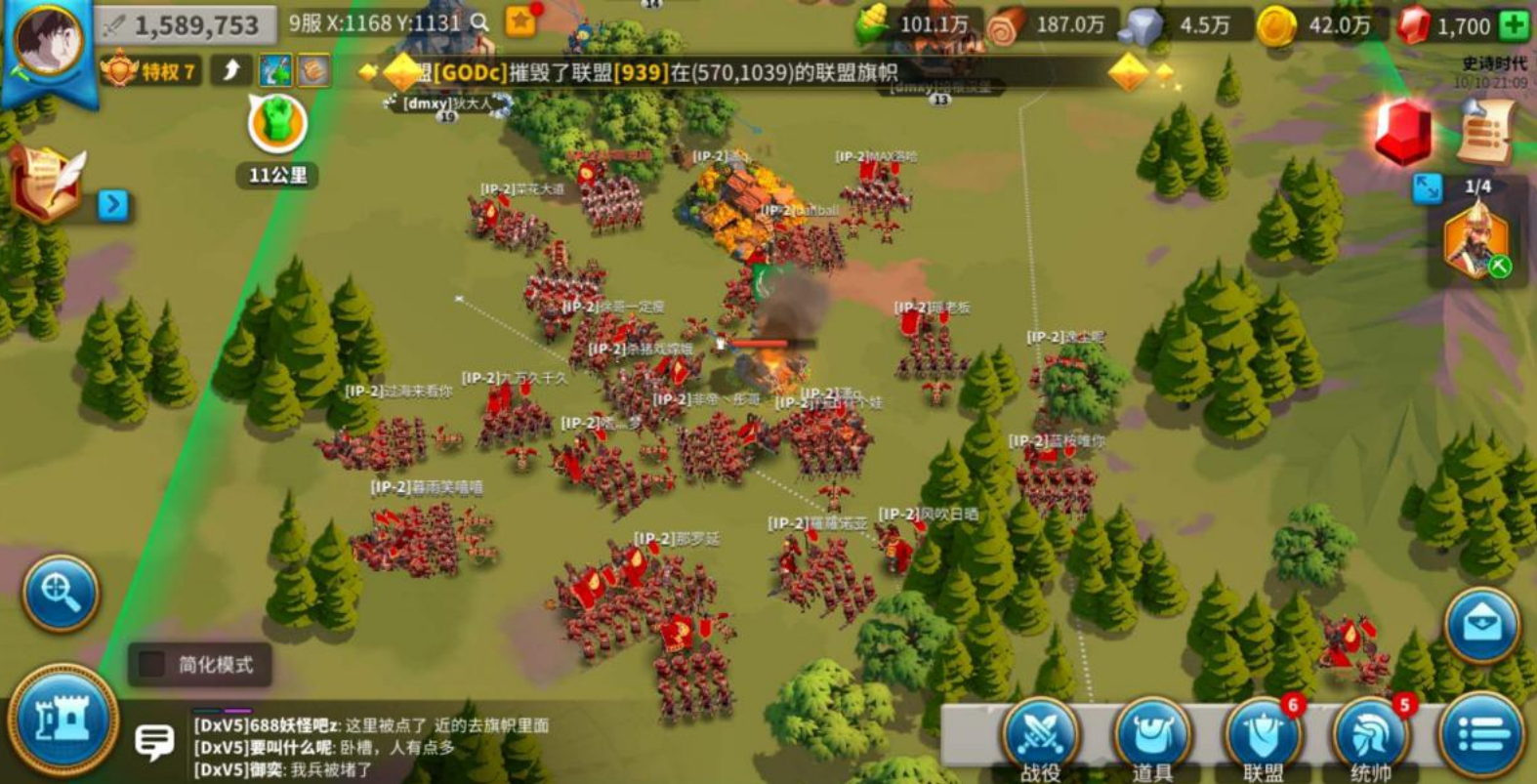Open the 道具 items bag
The width and height of the screenshot is (1537, 784).
(1152, 737)
